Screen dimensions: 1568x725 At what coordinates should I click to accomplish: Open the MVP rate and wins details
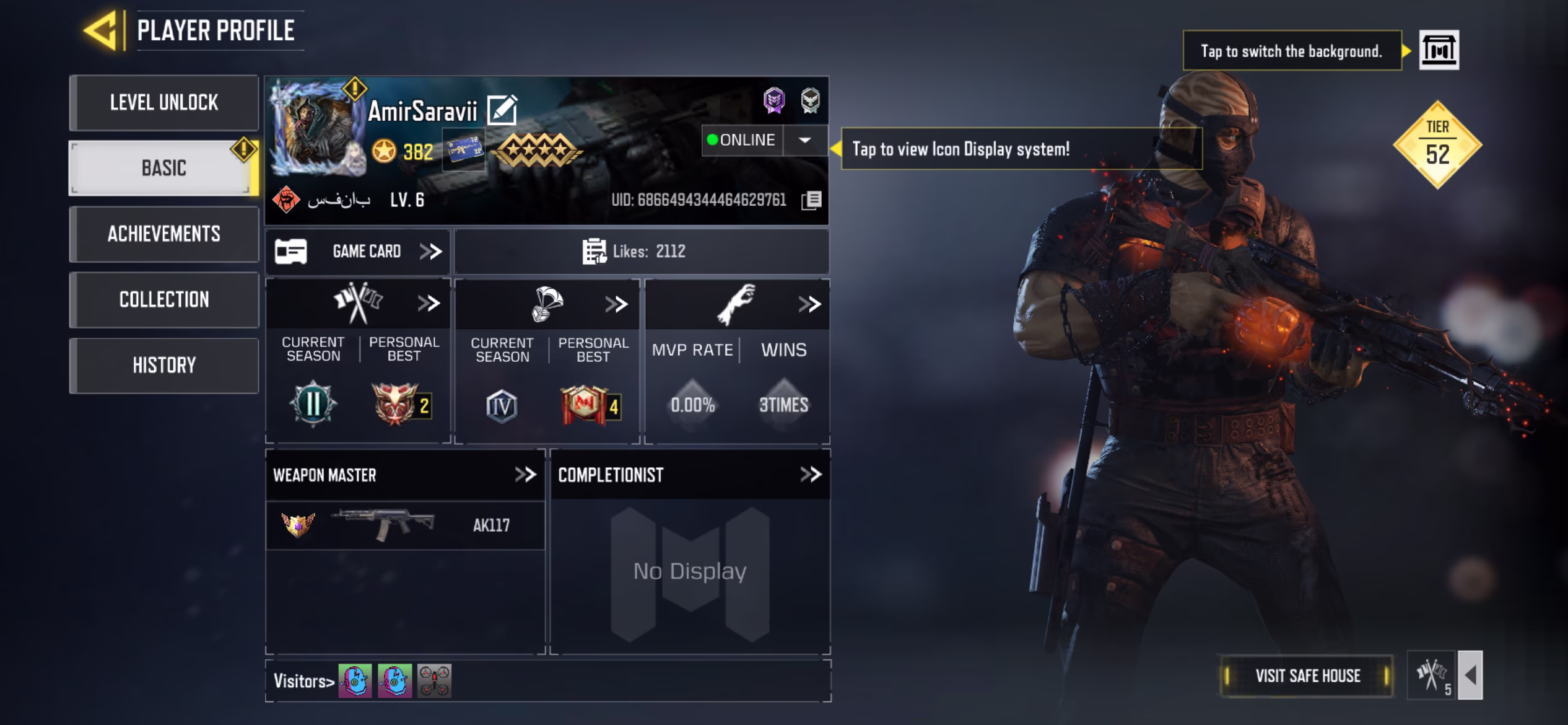click(x=809, y=304)
